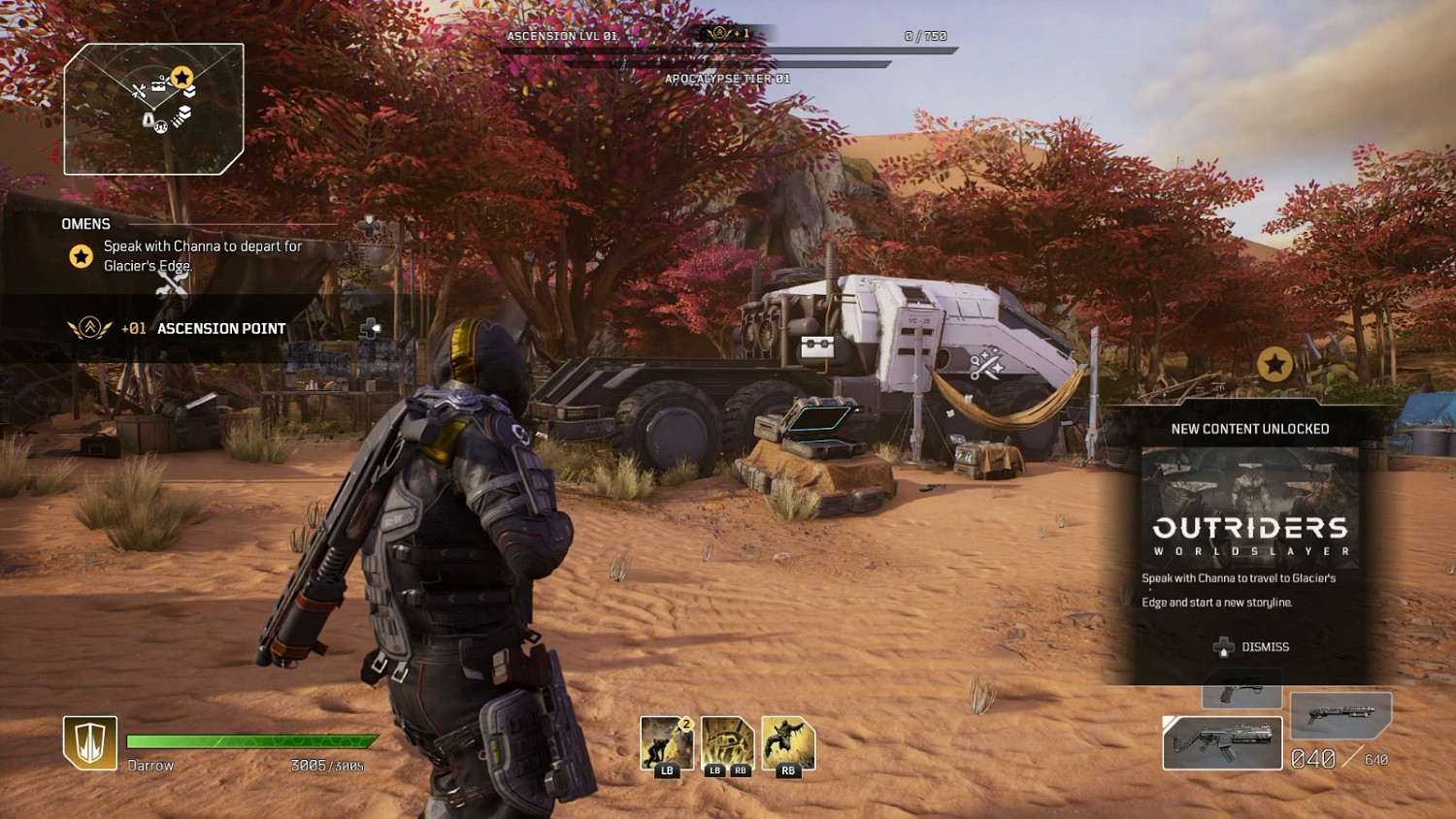
Task: Activate the RB leaping creature skill icon
Action: (788, 743)
